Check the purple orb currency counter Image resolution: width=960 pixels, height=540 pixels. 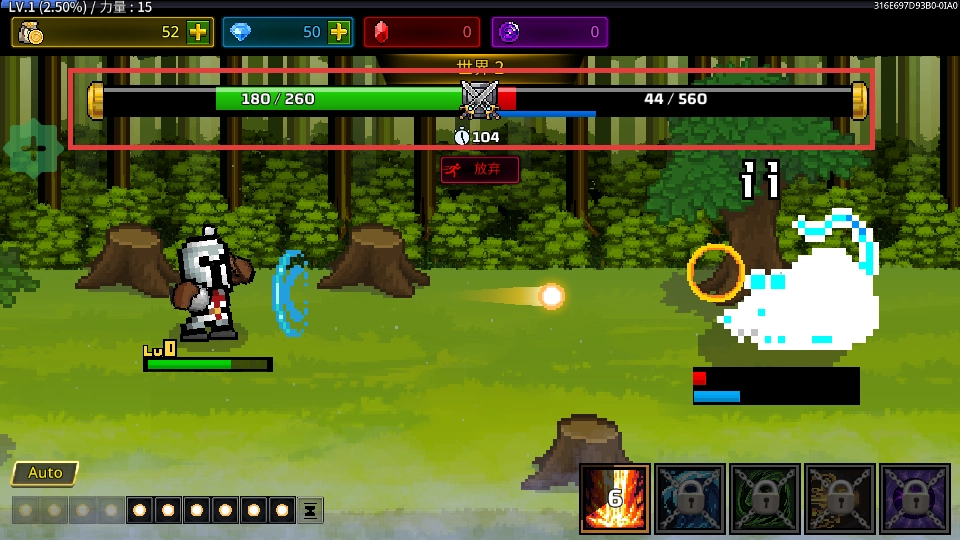(x=549, y=32)
